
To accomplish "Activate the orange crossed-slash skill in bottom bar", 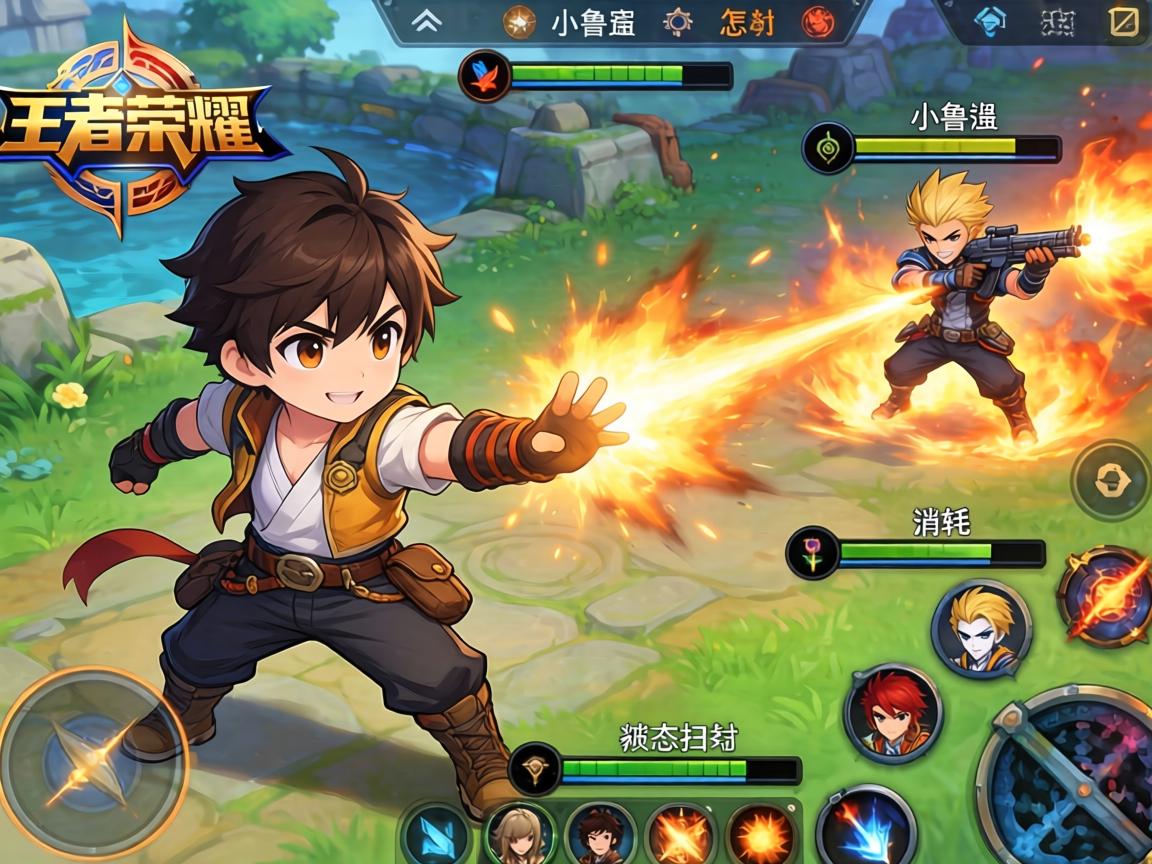I will point(681,836).
